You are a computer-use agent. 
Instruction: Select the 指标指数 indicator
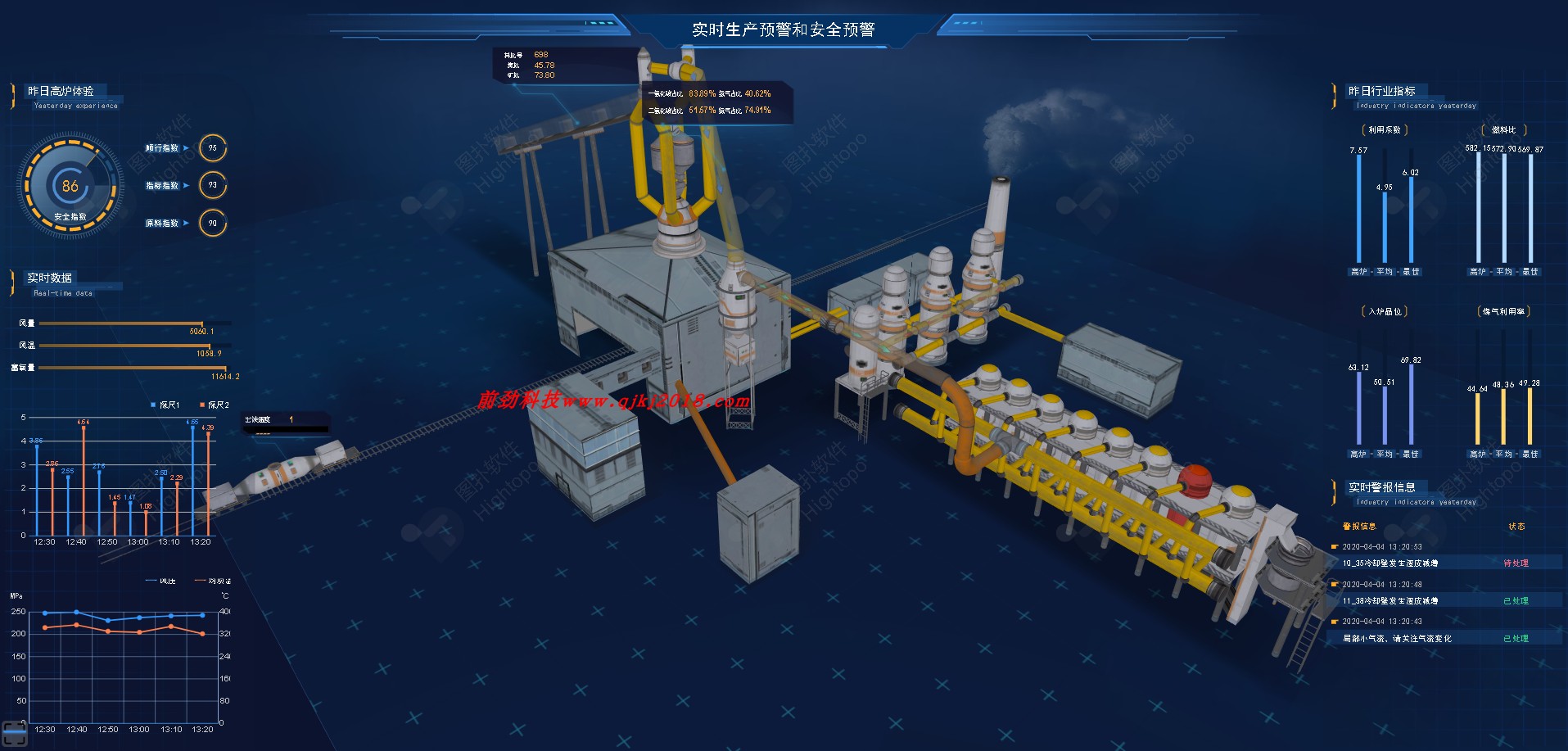(162, 186)
